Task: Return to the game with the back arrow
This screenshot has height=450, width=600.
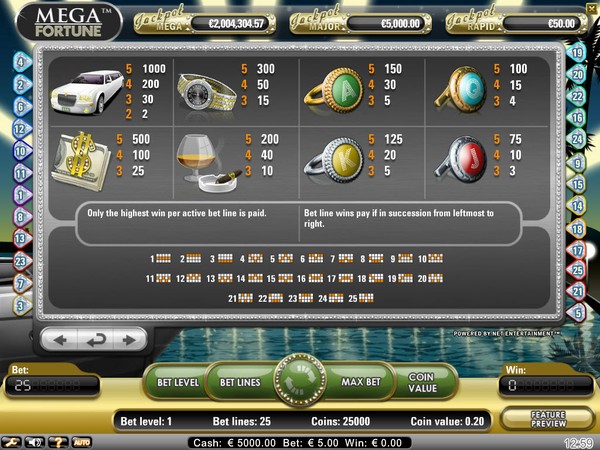Action: tap(93, 340)
